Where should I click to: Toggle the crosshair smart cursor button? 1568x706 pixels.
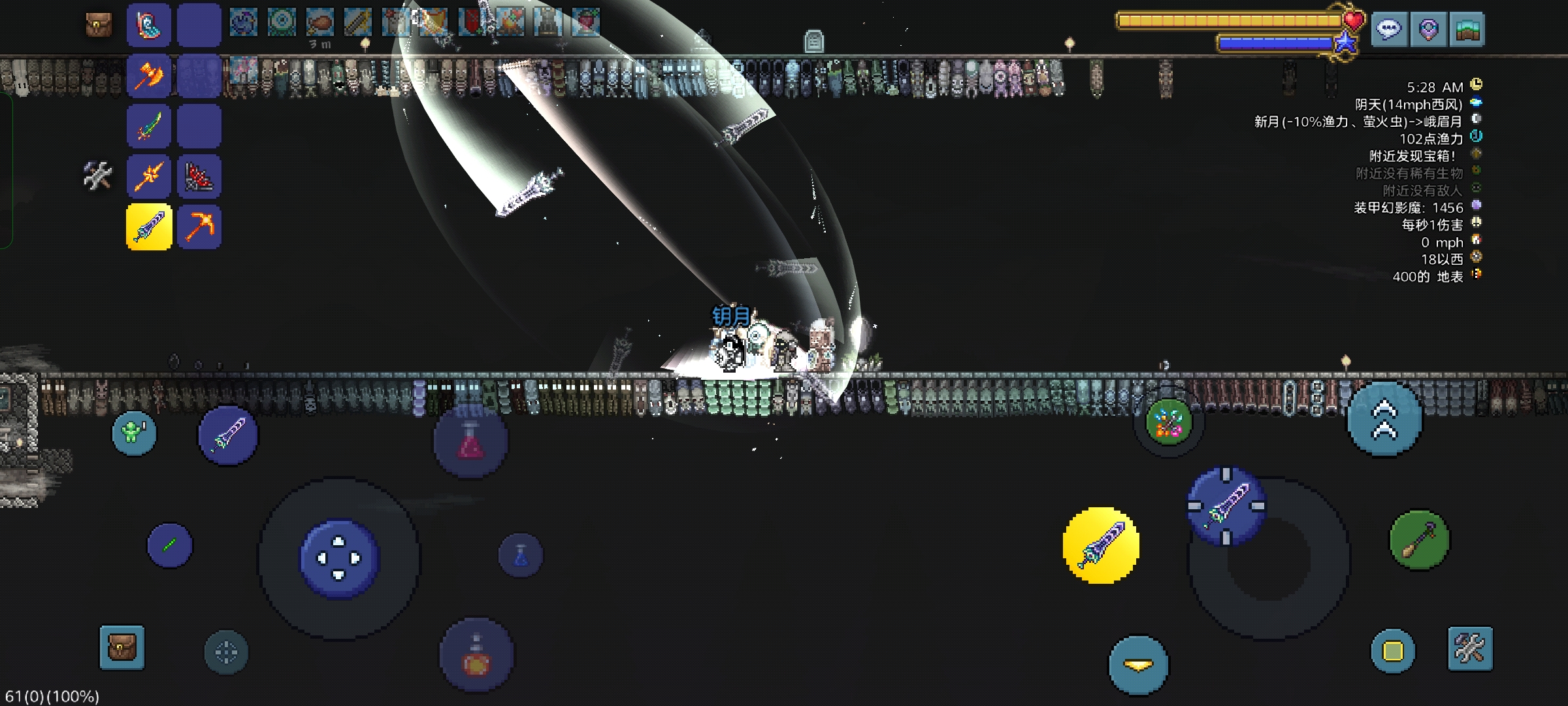[226, 652]
